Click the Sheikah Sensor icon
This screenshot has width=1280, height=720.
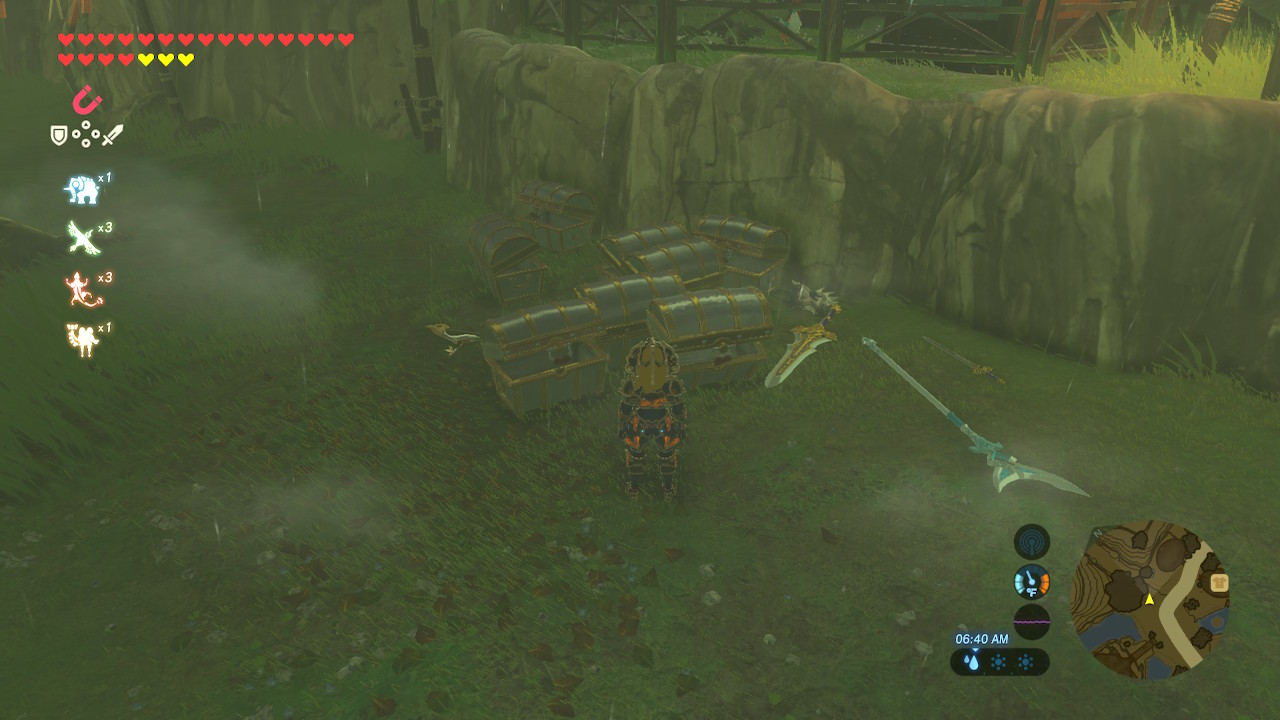pyautogui.click(x=1031, y=542)
